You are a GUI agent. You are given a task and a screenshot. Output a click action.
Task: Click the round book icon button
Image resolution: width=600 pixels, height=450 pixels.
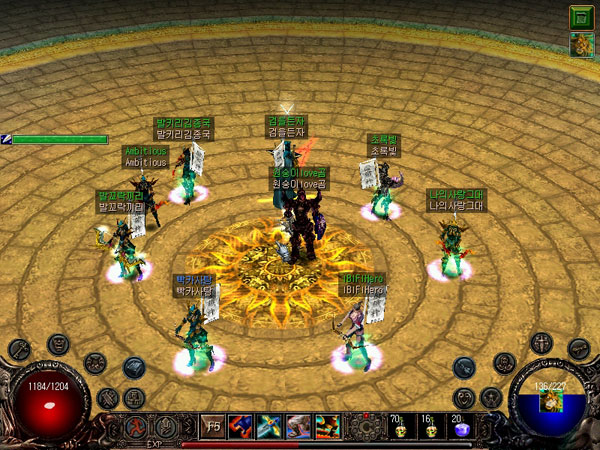pyautogui.click(x=134, y=368)
